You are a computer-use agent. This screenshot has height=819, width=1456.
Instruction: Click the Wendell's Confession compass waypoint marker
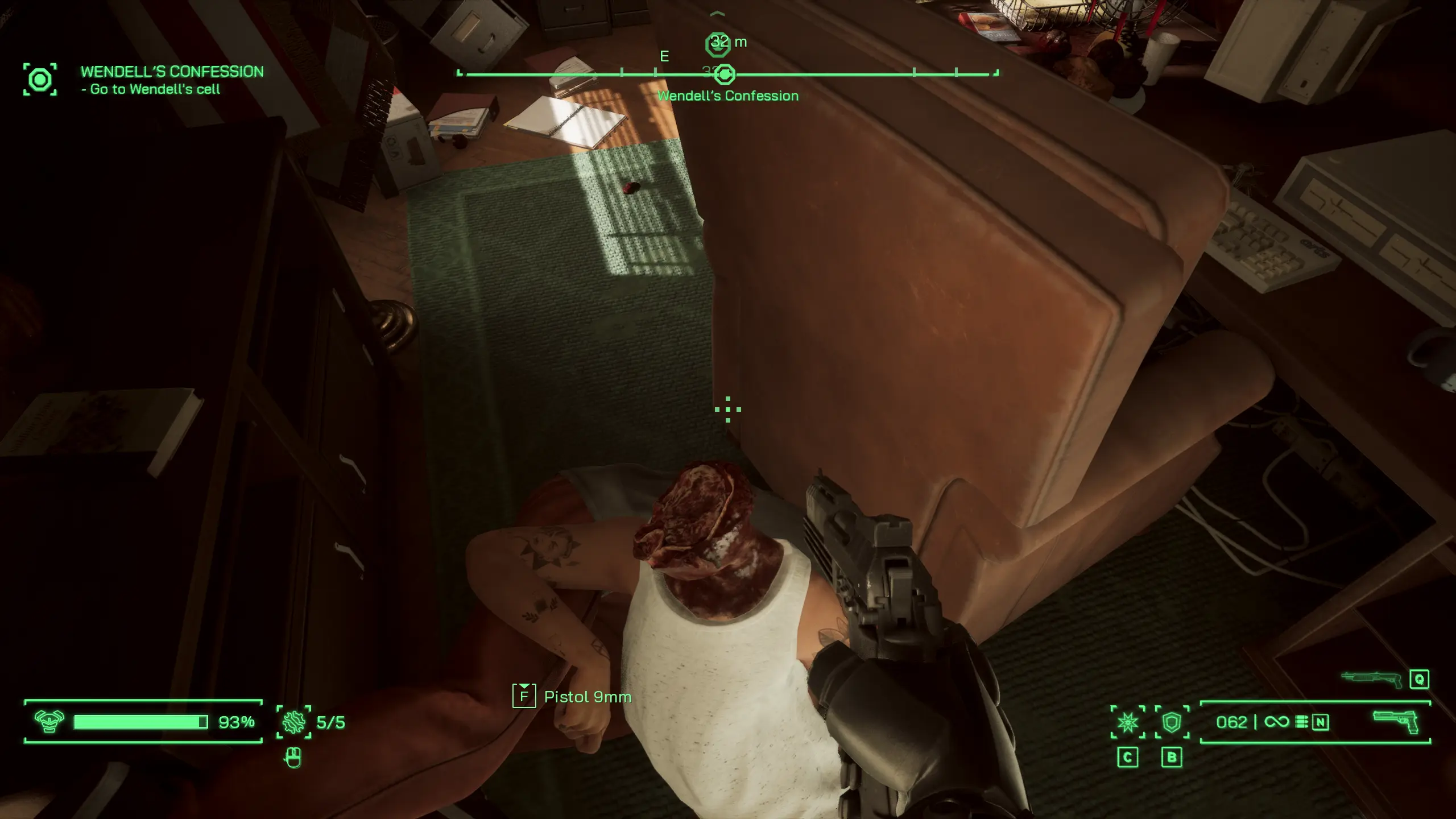click(725, 74)
